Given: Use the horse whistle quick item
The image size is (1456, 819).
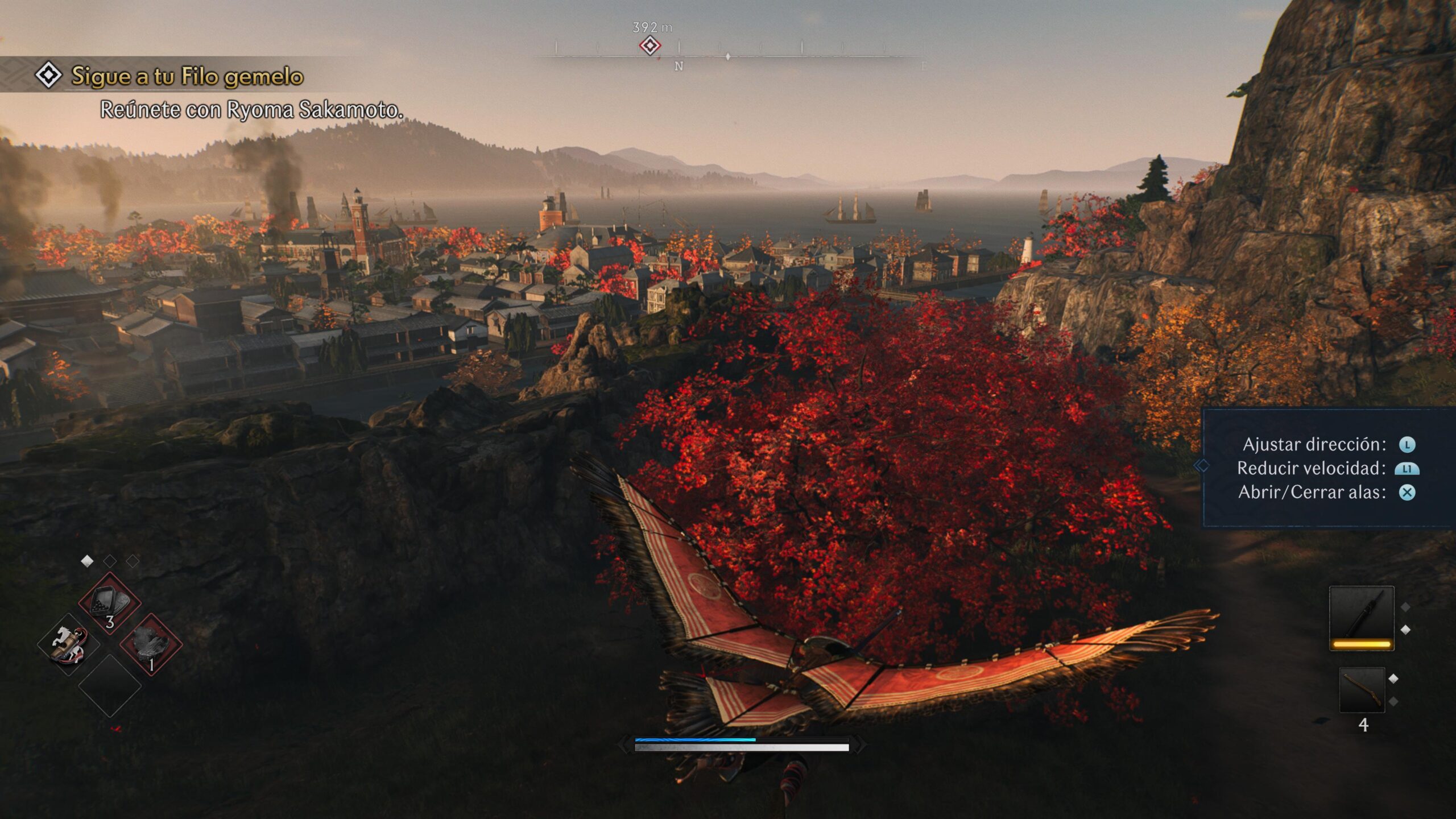Looking at the screenshot, I should (69, 644).
